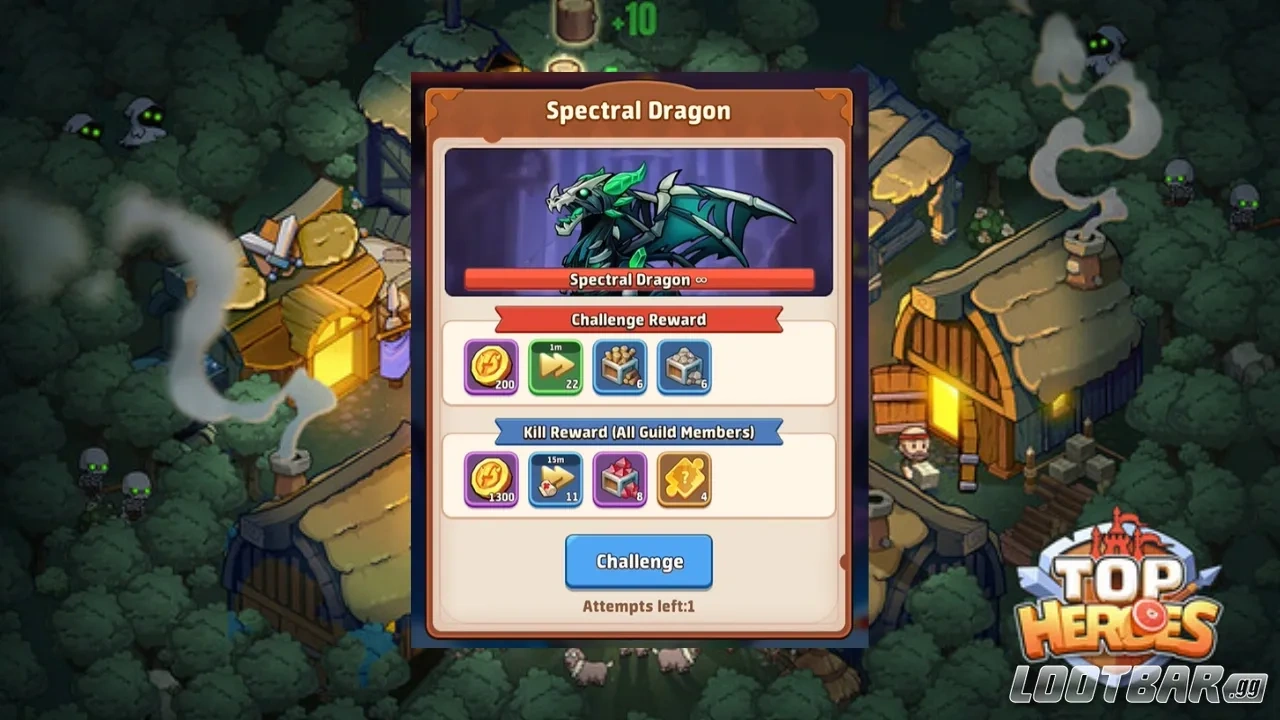This screenshot has height=720, width=1280.
Task: Select the 1300 gold coin kill reward icon
Action: (490, 480)
